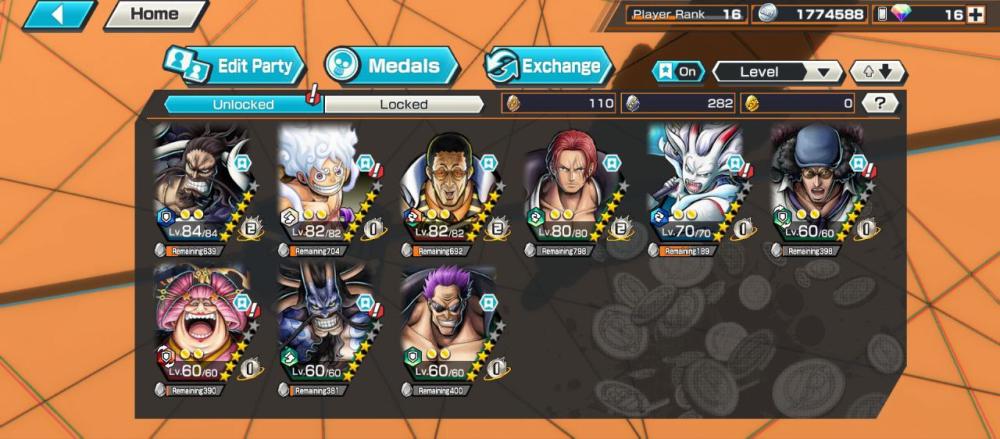
Task: Return to the Home screen
Action: [155, 15]
